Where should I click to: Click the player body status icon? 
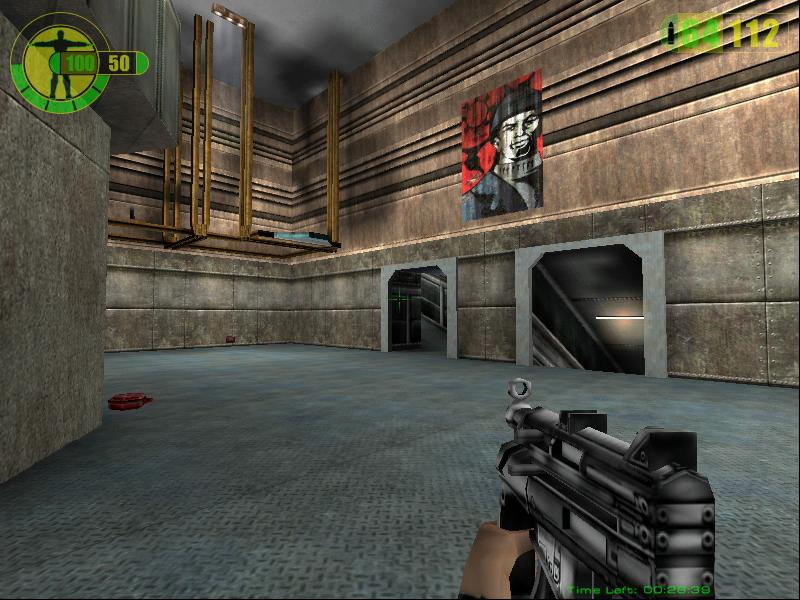coord(50,58)
